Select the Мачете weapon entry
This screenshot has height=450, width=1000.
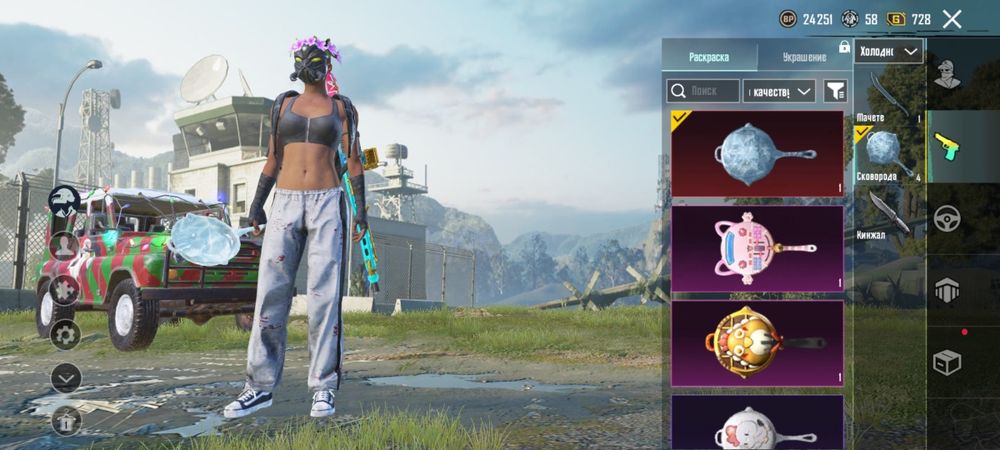pos(888,96)
